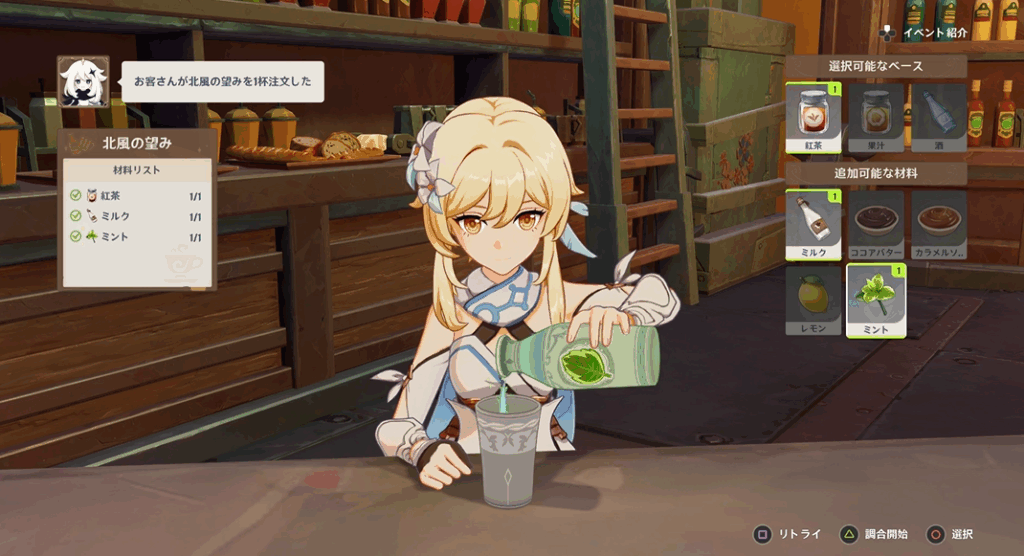Screen dimensions: 1024x556
Task: Select the ココアバター cocoa butter ingredient
Action: coord(876,225)
